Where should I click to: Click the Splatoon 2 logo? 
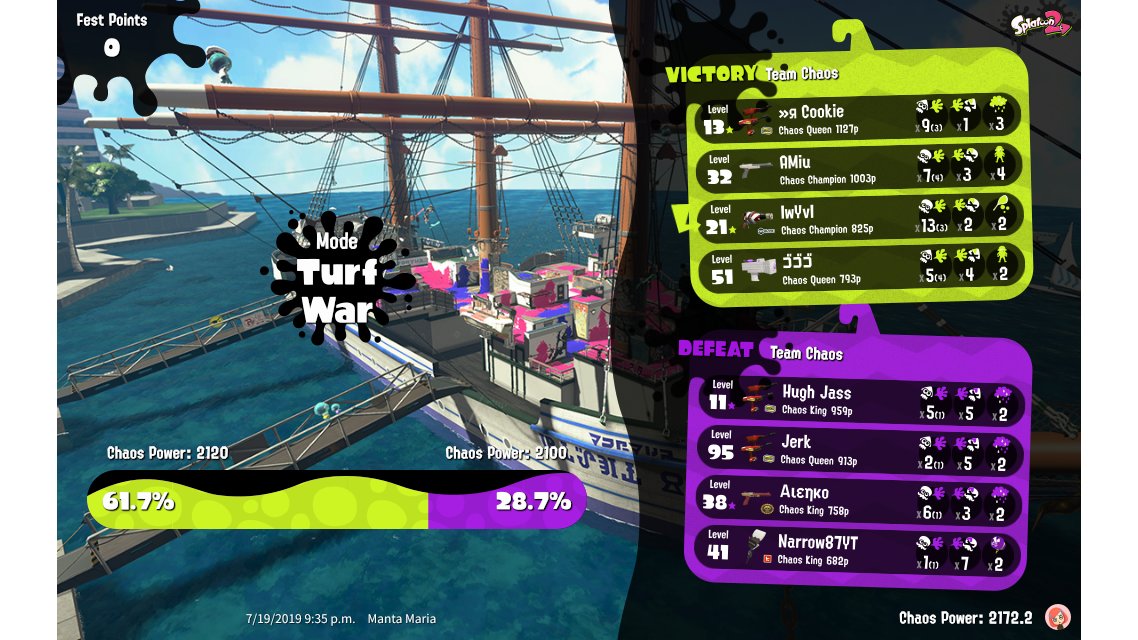tap(1040, 22)
